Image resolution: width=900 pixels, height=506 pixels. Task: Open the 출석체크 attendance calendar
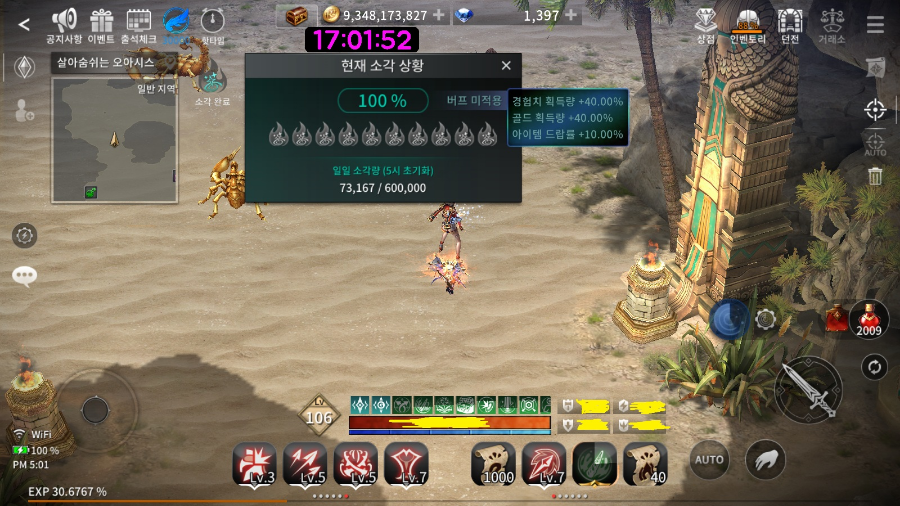[139, 22]
